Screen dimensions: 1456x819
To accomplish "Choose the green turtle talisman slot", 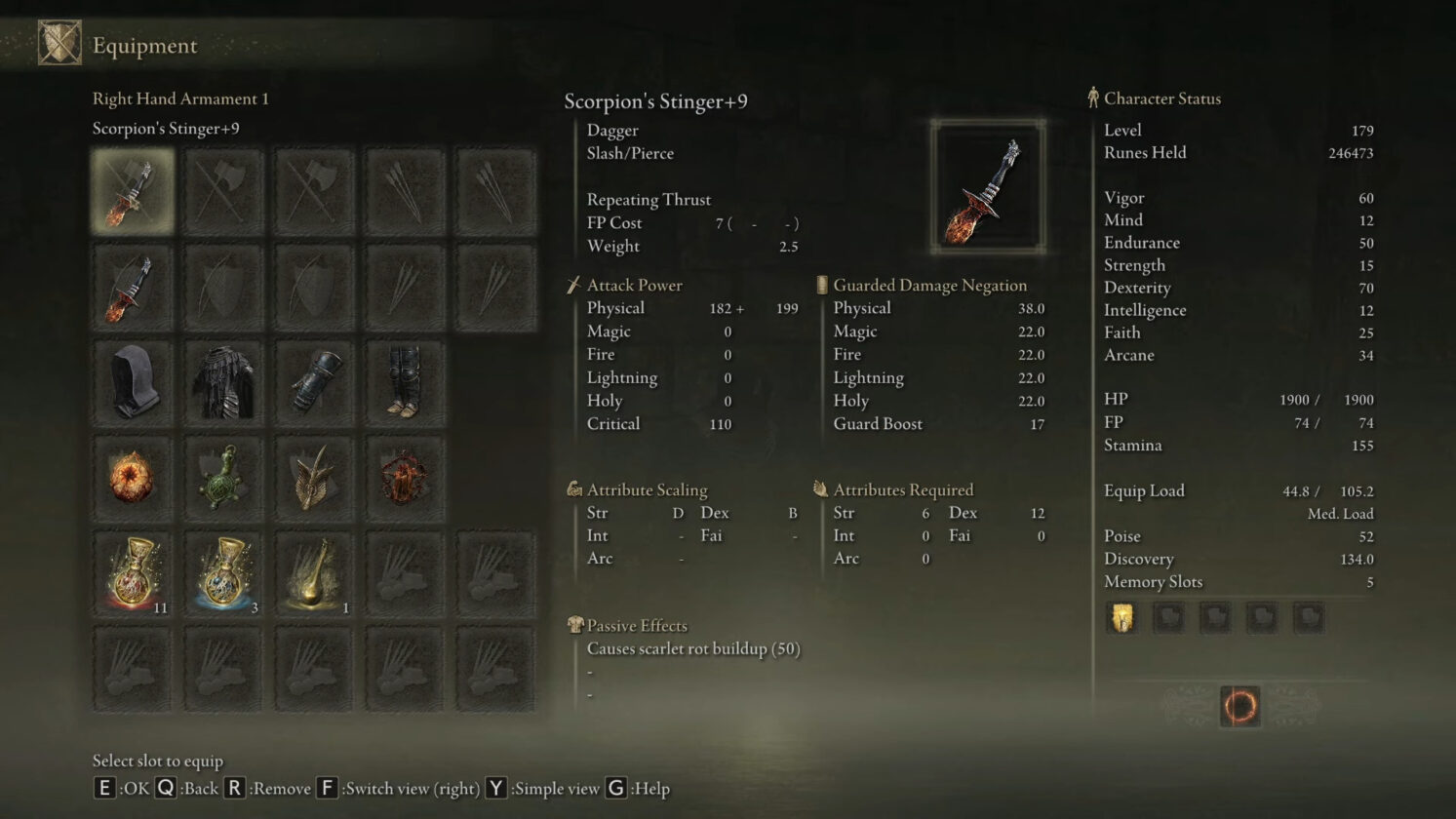I will click(223, 479).
